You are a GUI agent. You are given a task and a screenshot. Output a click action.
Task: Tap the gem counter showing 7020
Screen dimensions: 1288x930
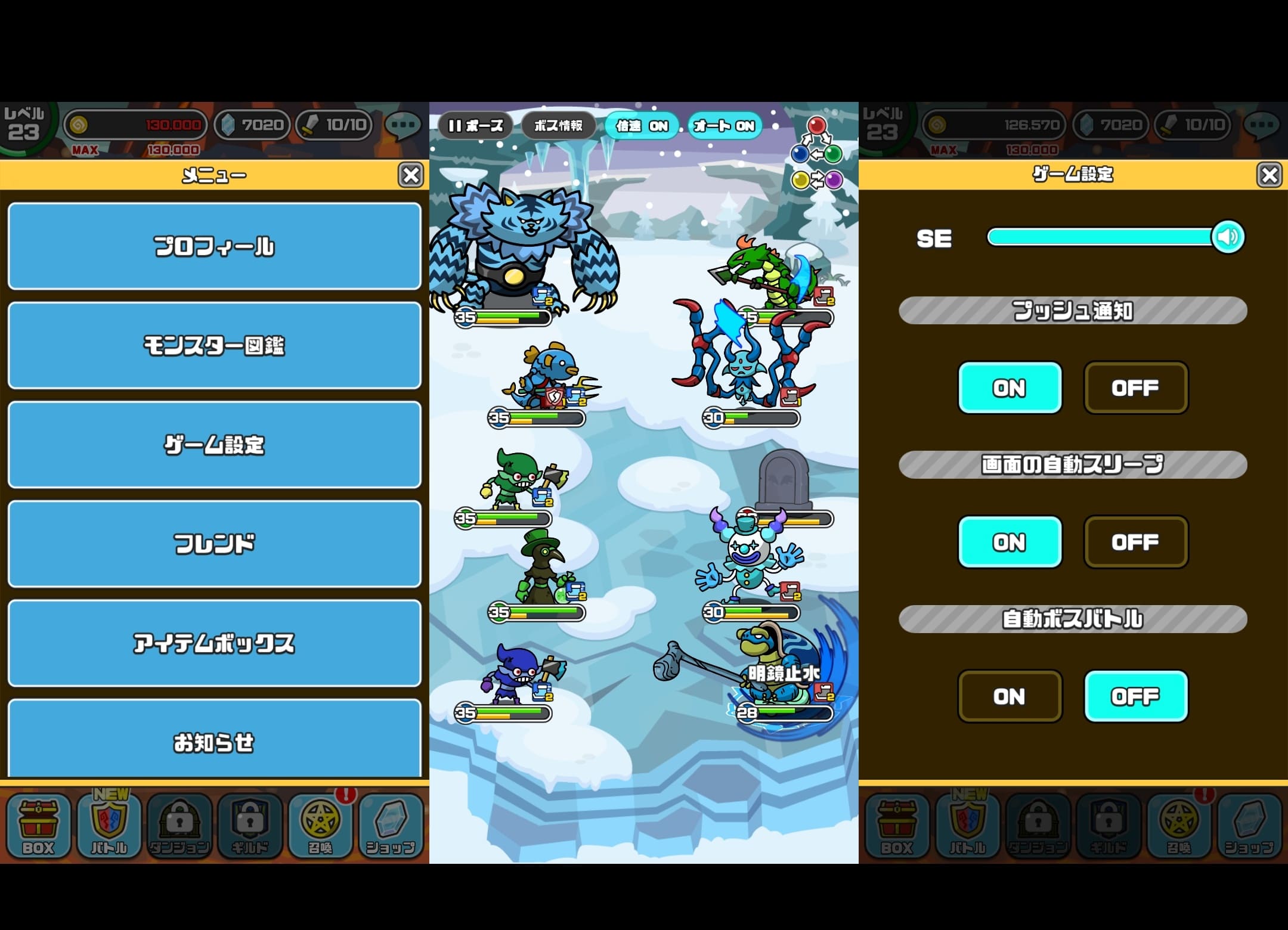pyautogui.click(x=252, y=125)
